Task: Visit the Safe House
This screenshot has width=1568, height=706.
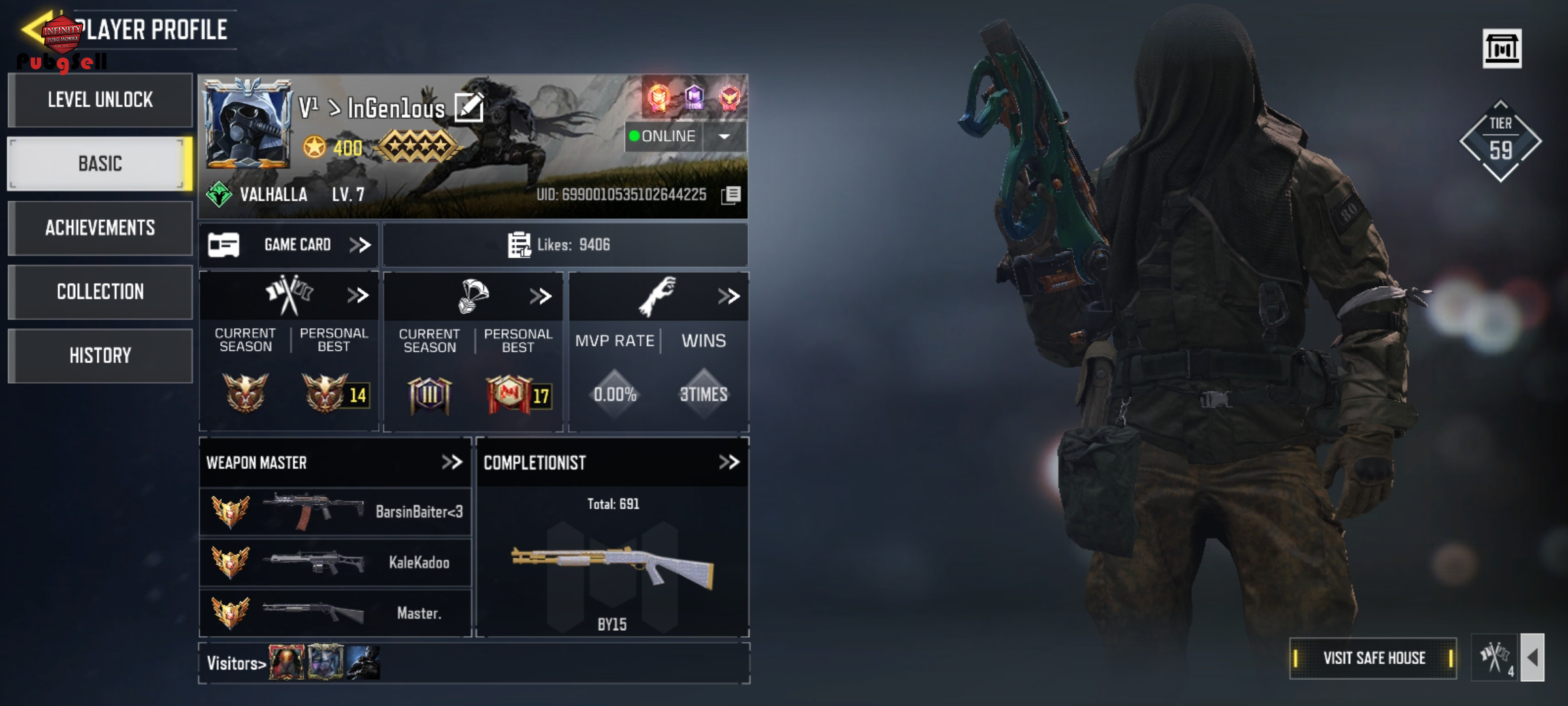Action: click(x=1373, y=658)
